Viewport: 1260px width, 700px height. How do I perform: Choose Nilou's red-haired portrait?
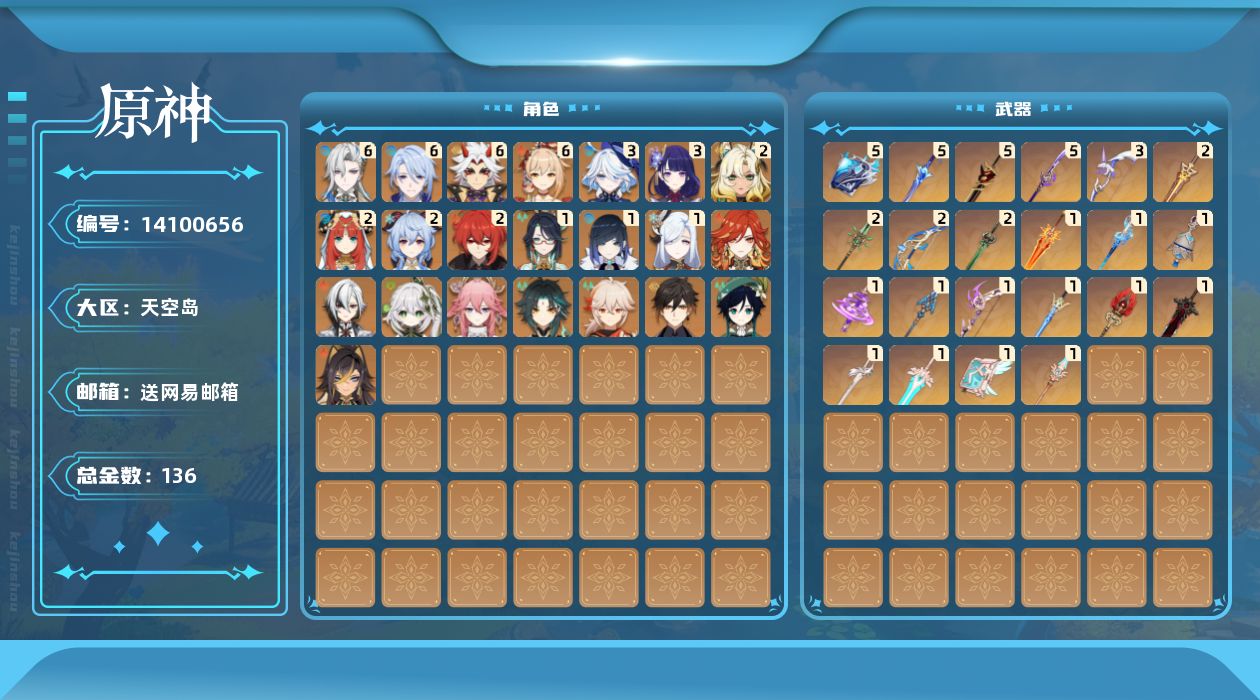coord(346,240)
